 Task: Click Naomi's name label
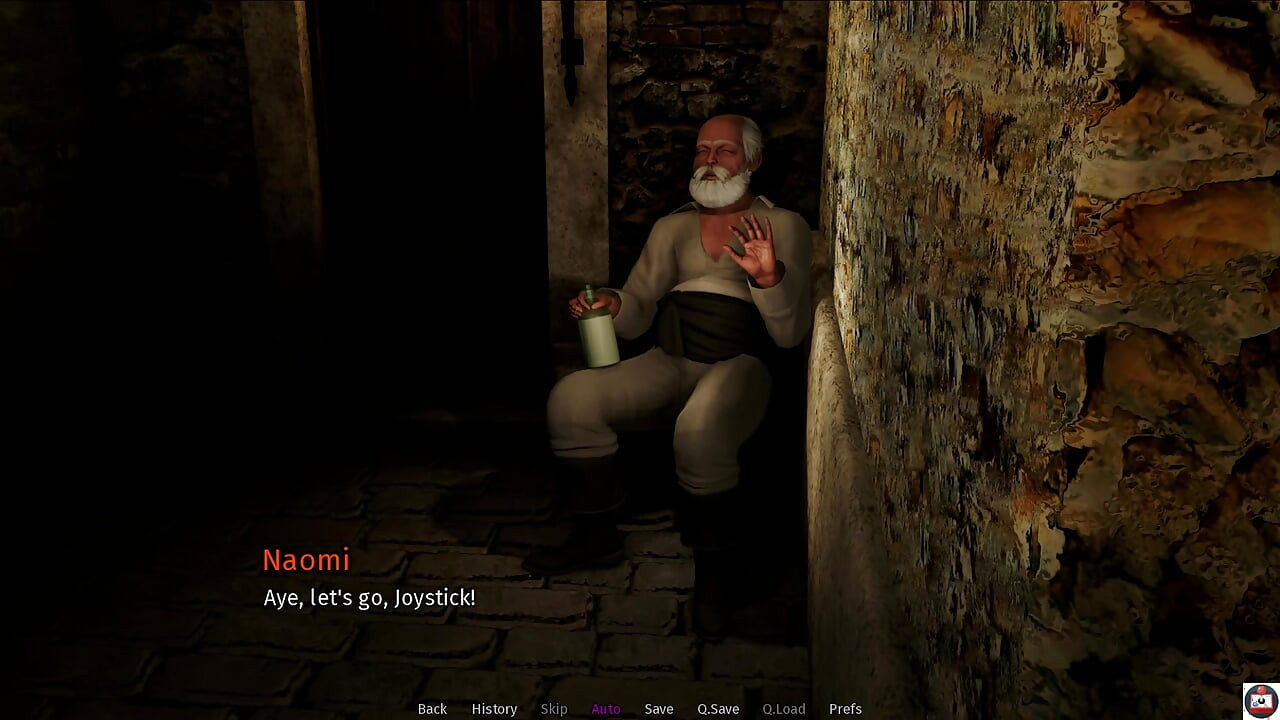(x=306, y=560)
